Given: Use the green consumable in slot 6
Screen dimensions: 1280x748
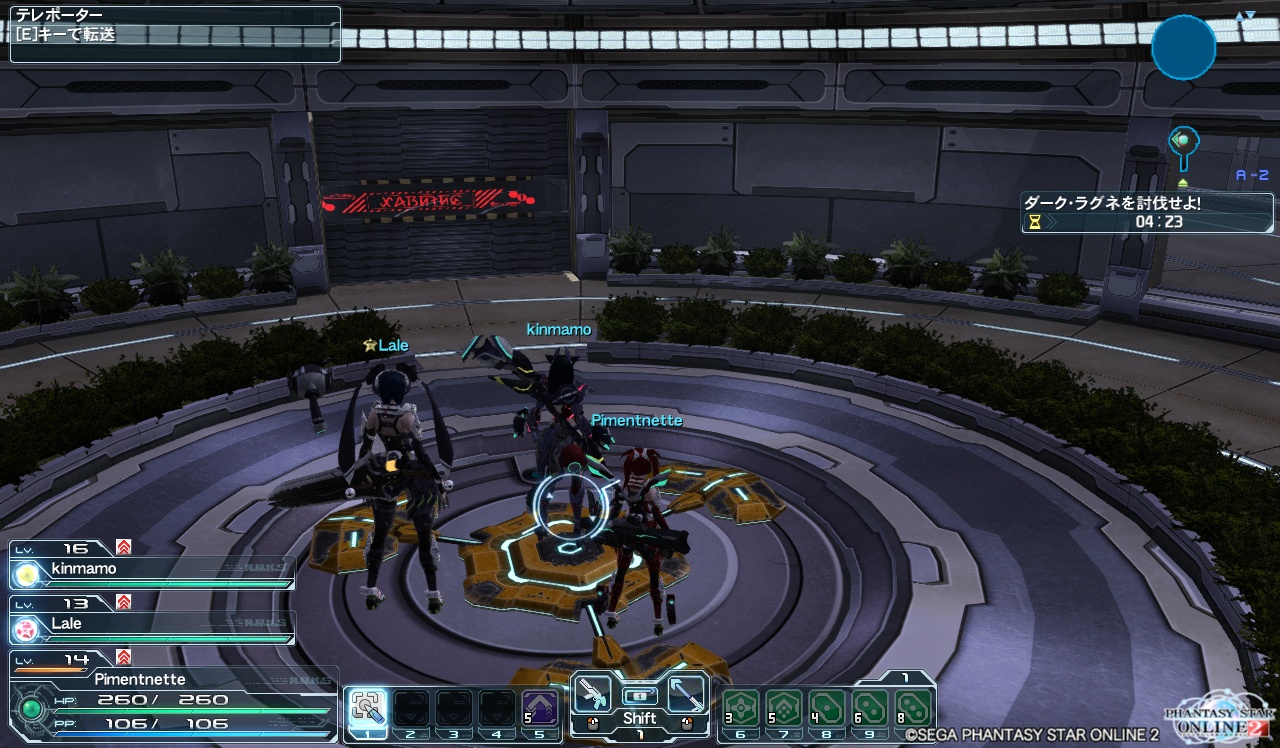Looking at the screenshot, I should click(x=740, y=708).
